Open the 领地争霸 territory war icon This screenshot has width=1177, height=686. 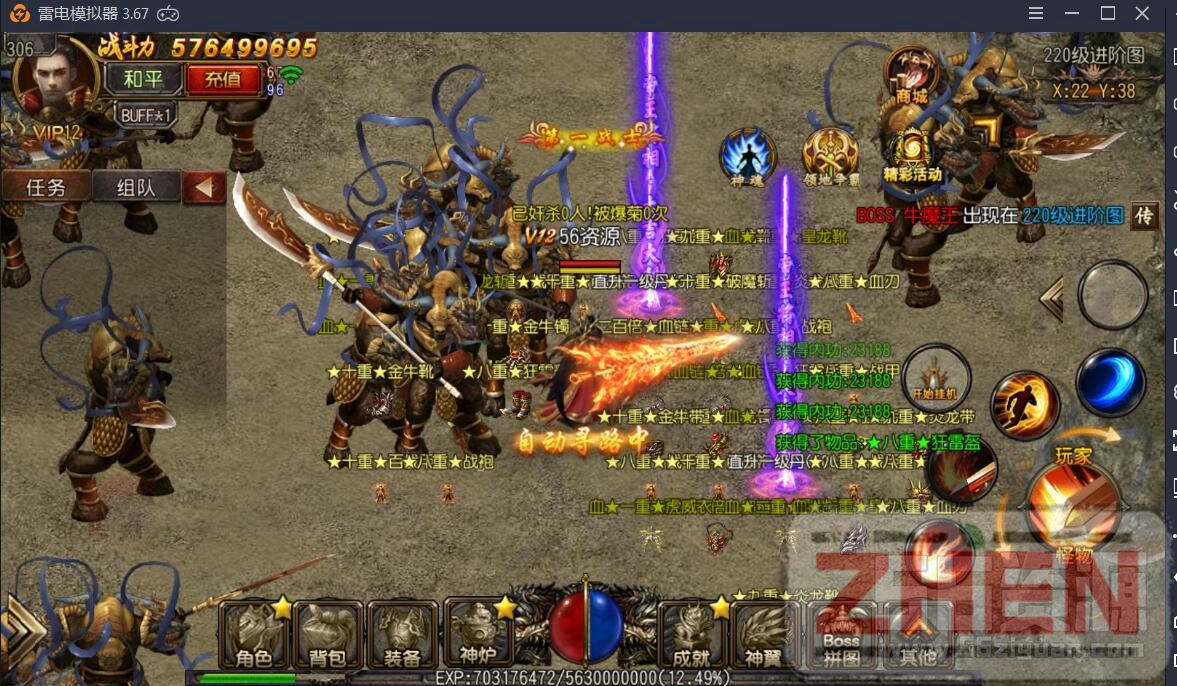point(831,156)
